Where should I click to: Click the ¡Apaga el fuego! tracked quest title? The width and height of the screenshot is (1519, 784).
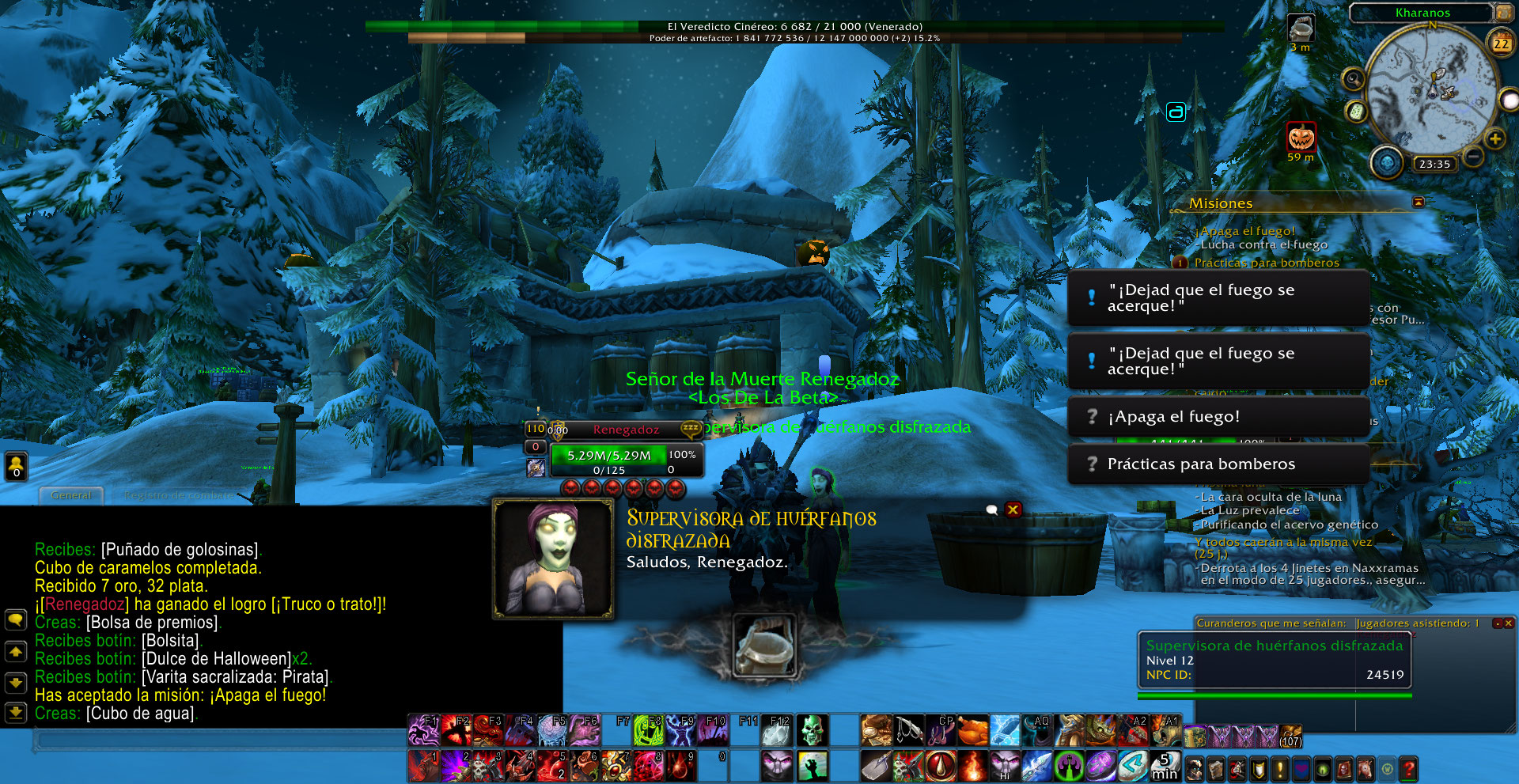coord(1247,231)
